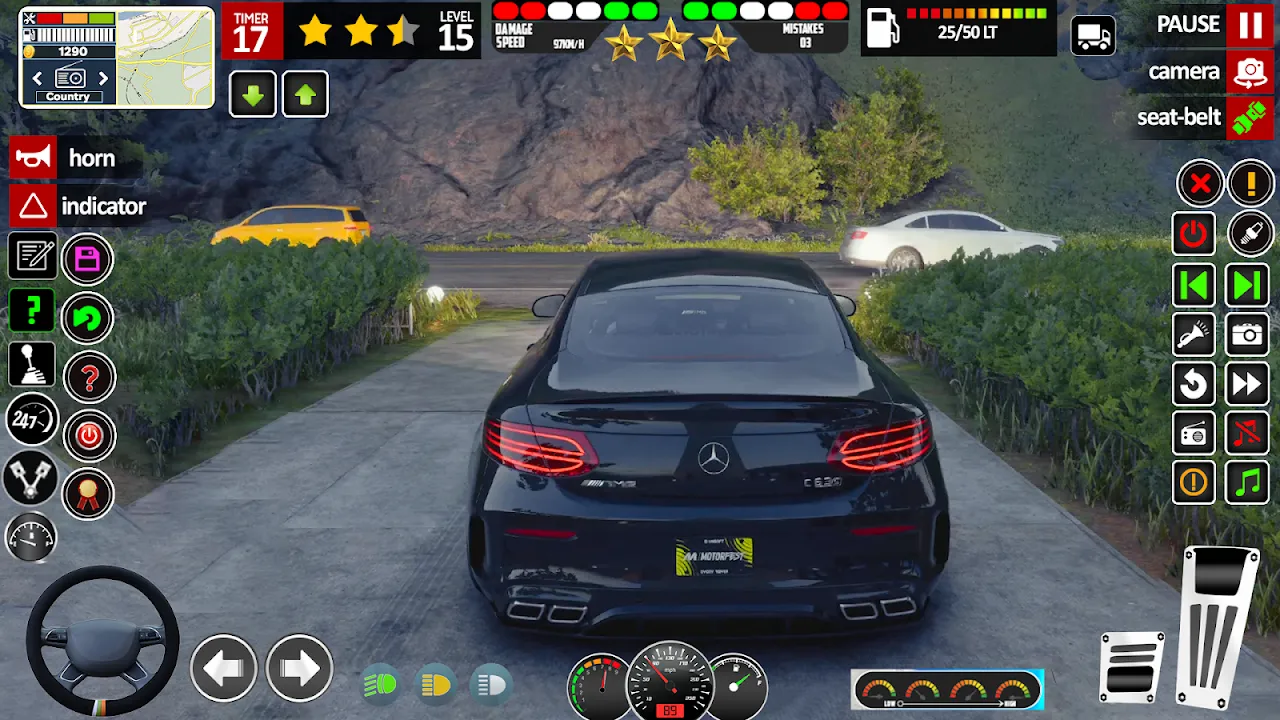Click the green down arrow button

(253, 96)
